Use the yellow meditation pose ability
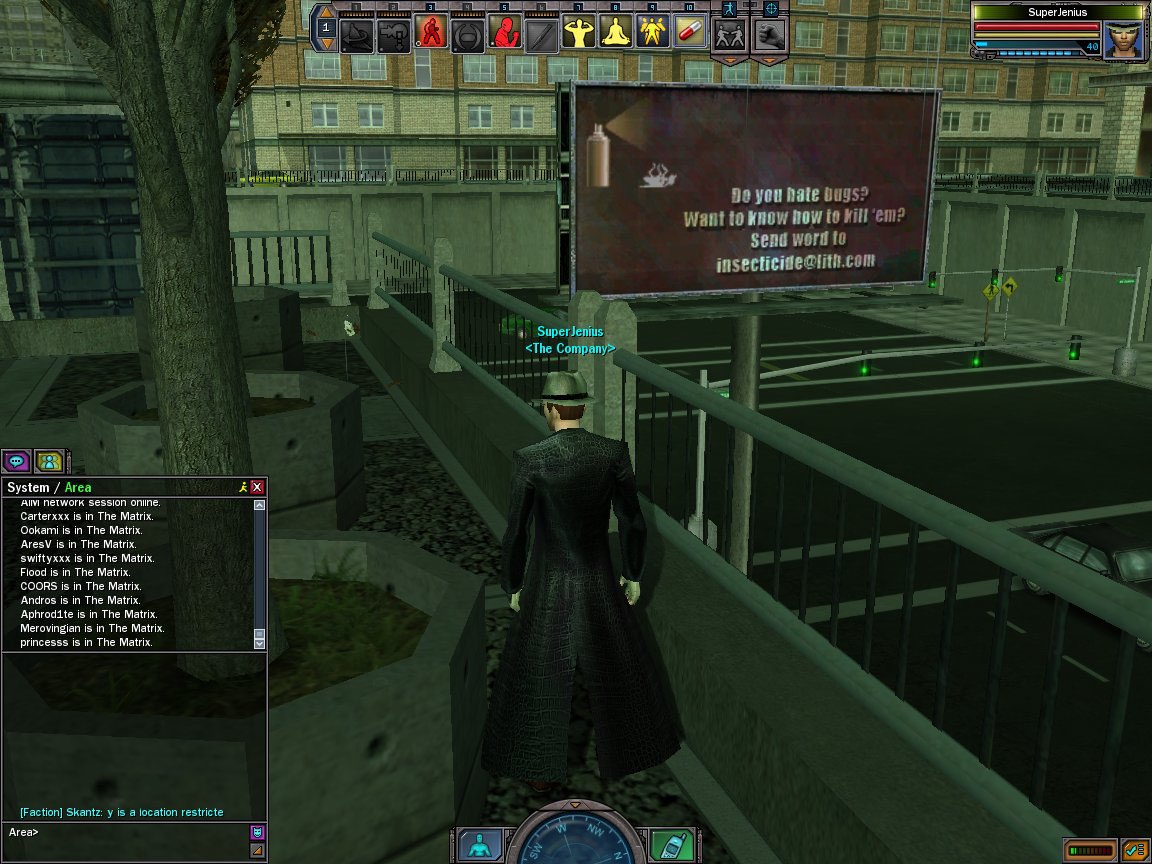 click(614, 33)
